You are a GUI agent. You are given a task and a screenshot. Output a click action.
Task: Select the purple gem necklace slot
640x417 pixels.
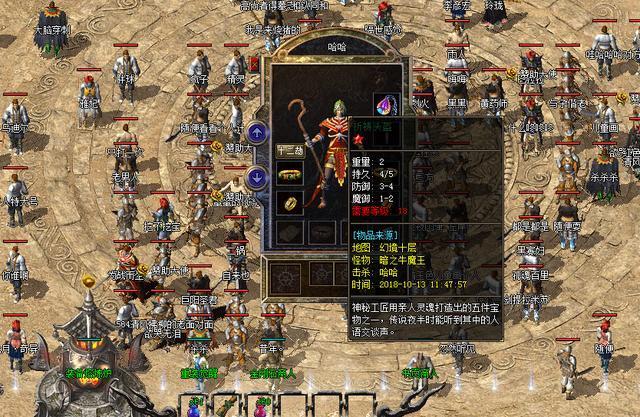coord(386,103)
